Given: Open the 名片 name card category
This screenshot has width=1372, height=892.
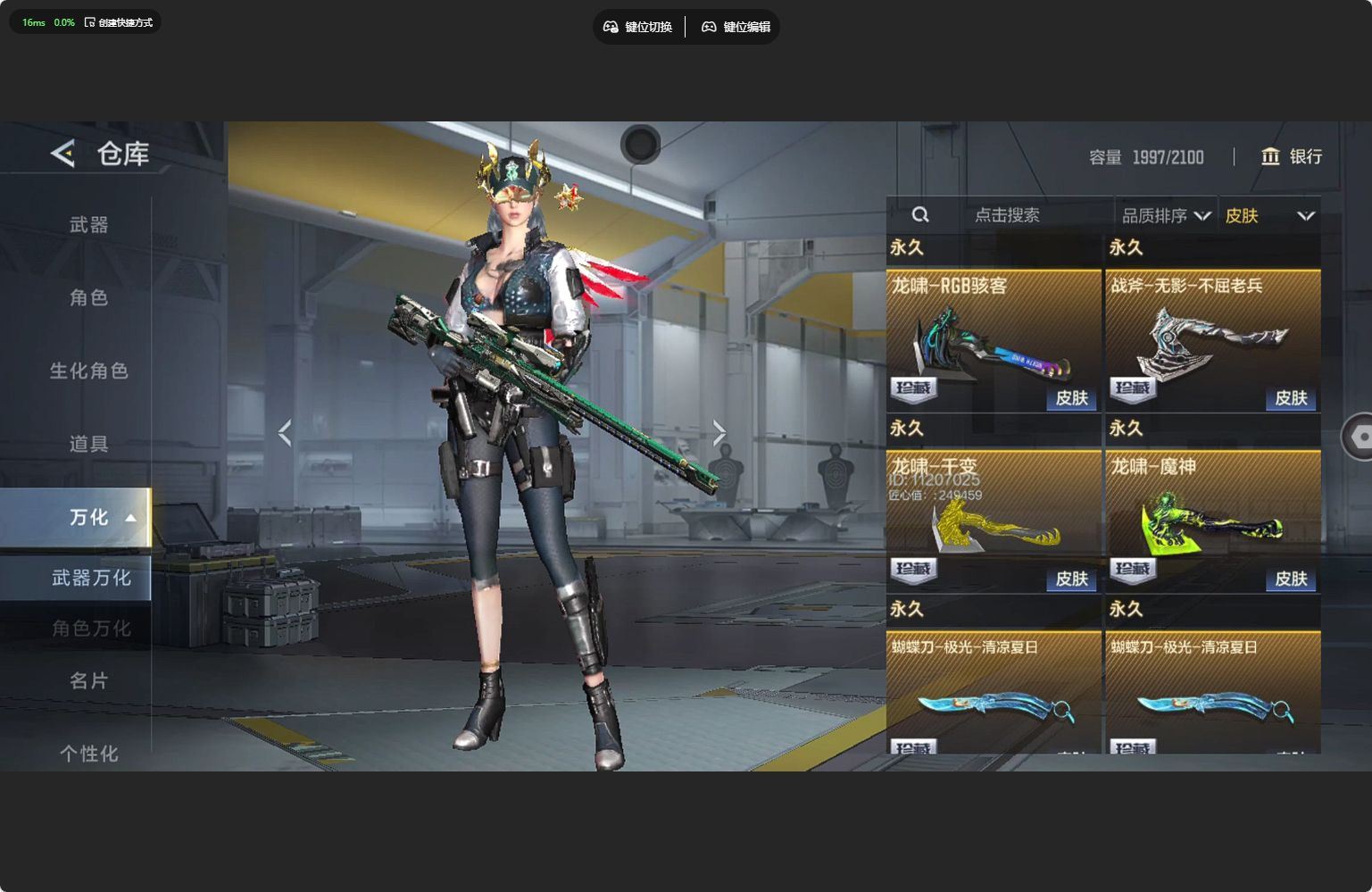Looking at the screenshot, I should tap(88, 681).
